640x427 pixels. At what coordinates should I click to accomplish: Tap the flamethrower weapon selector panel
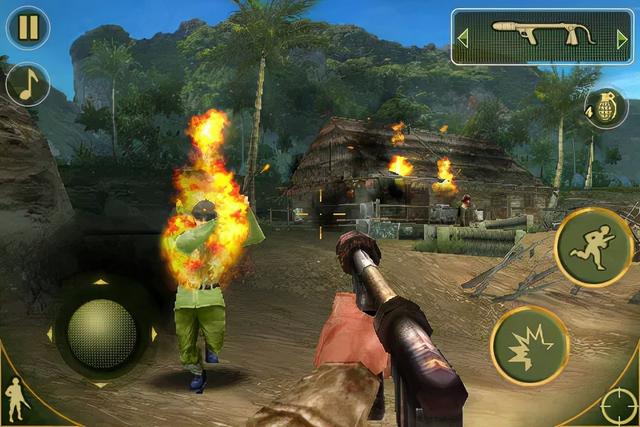542,38
